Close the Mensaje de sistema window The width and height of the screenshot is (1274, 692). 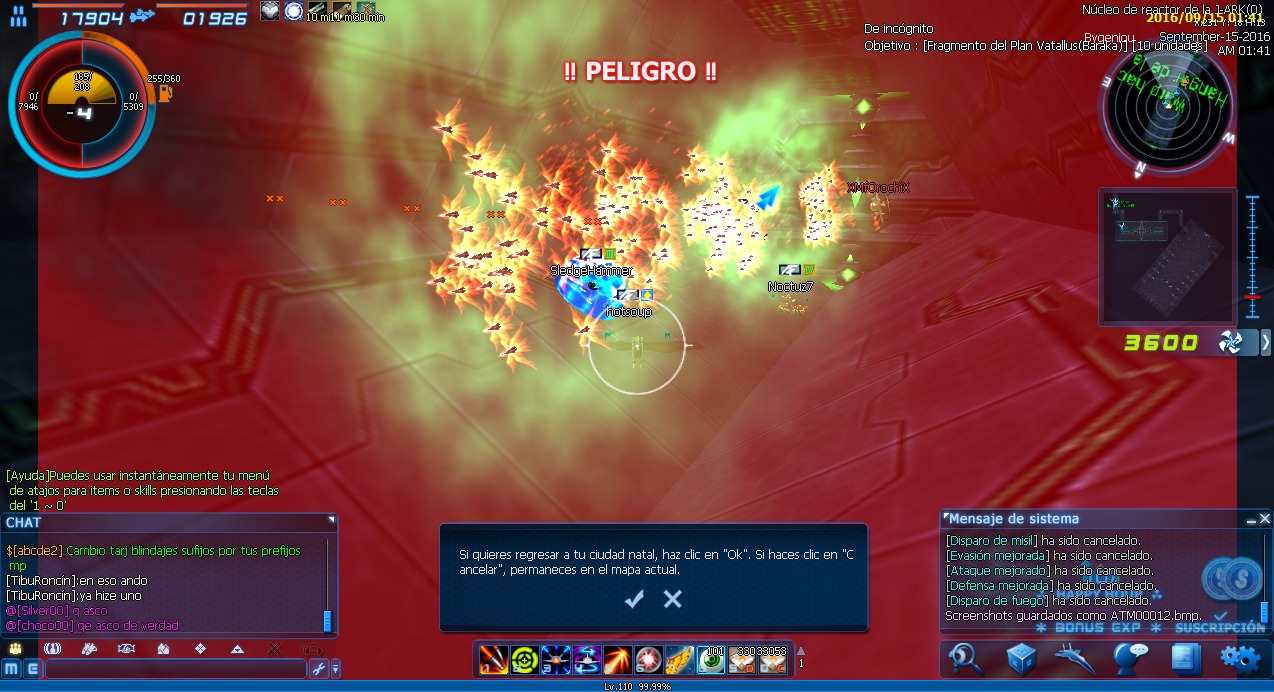point(1265,519)
